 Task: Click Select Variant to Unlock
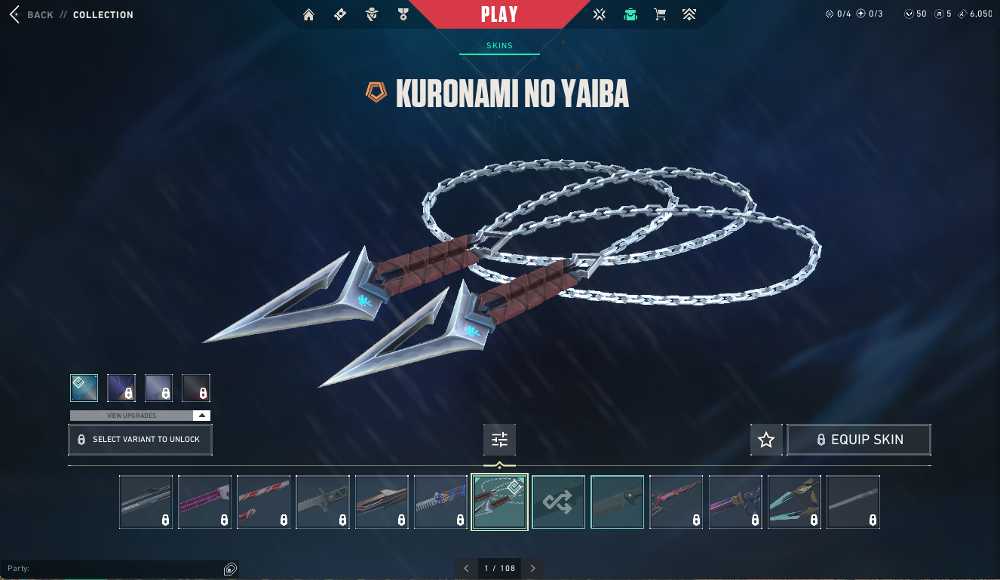coord(140,440)
